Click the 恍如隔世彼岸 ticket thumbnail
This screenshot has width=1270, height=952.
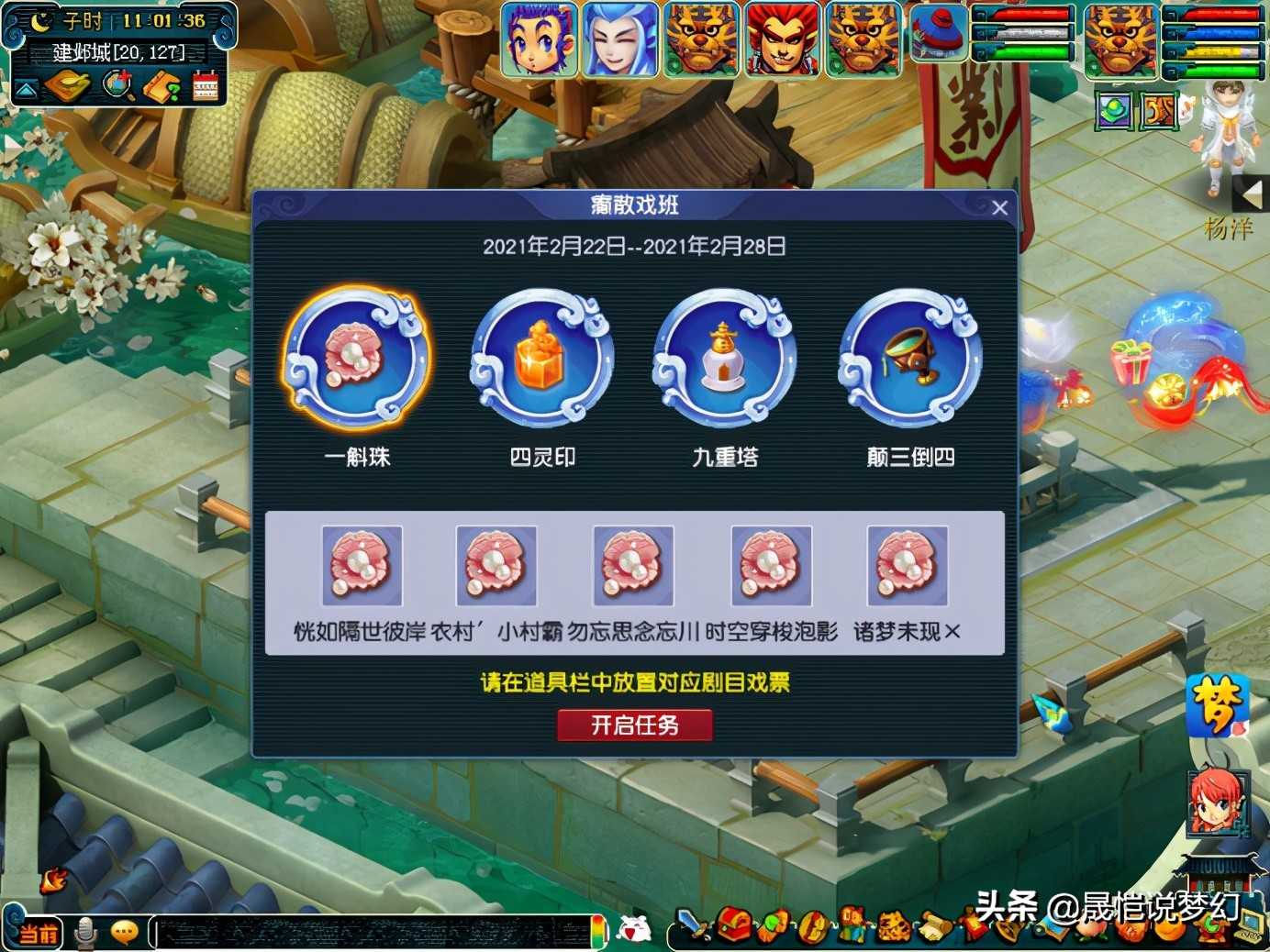[362, 566]
